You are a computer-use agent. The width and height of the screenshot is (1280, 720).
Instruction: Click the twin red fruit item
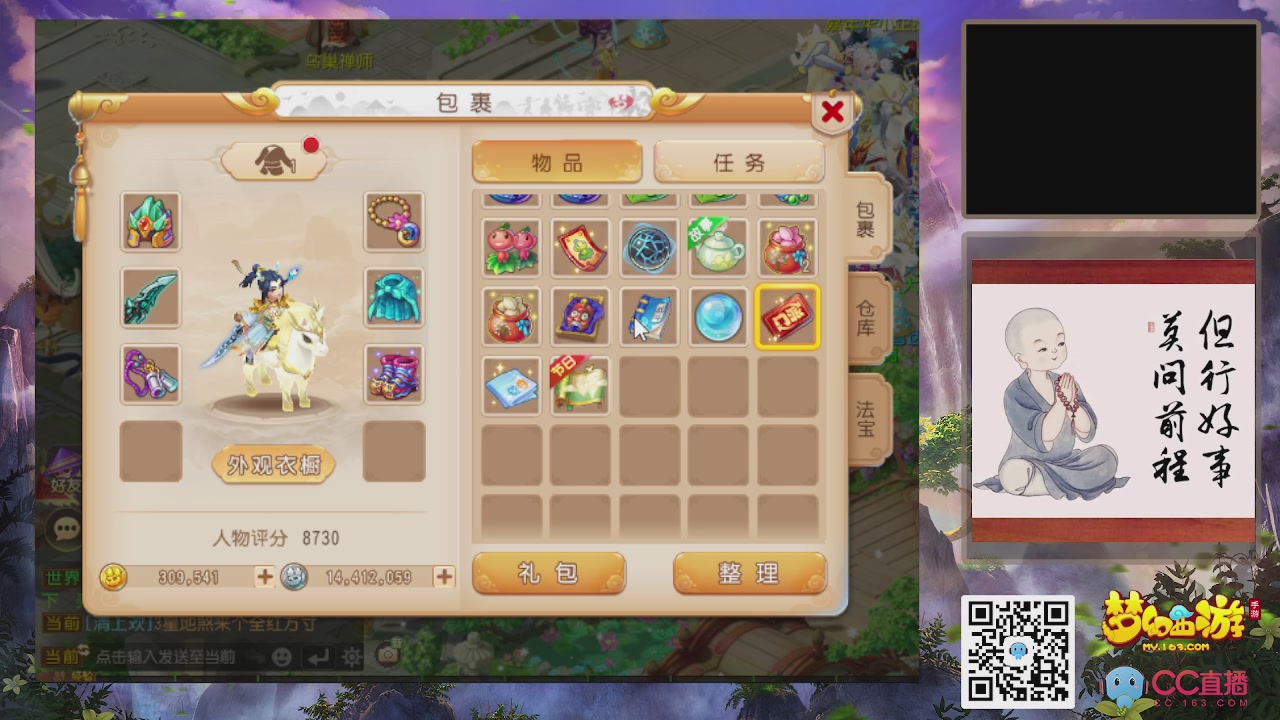pyautogui.click(x=512, y=248)
